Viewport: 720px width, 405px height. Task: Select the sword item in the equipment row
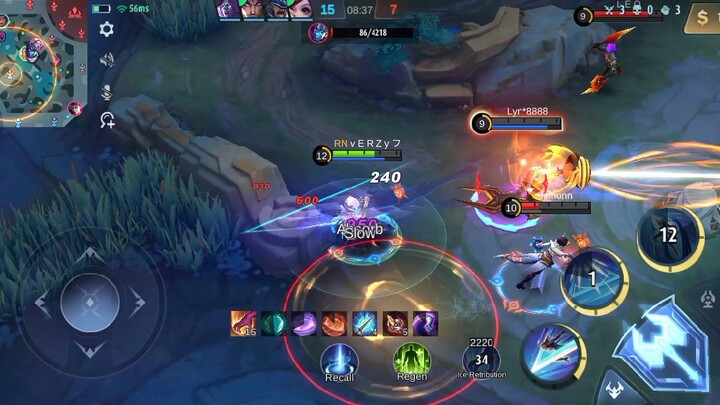pyautogui.click(x=364, y=322)
